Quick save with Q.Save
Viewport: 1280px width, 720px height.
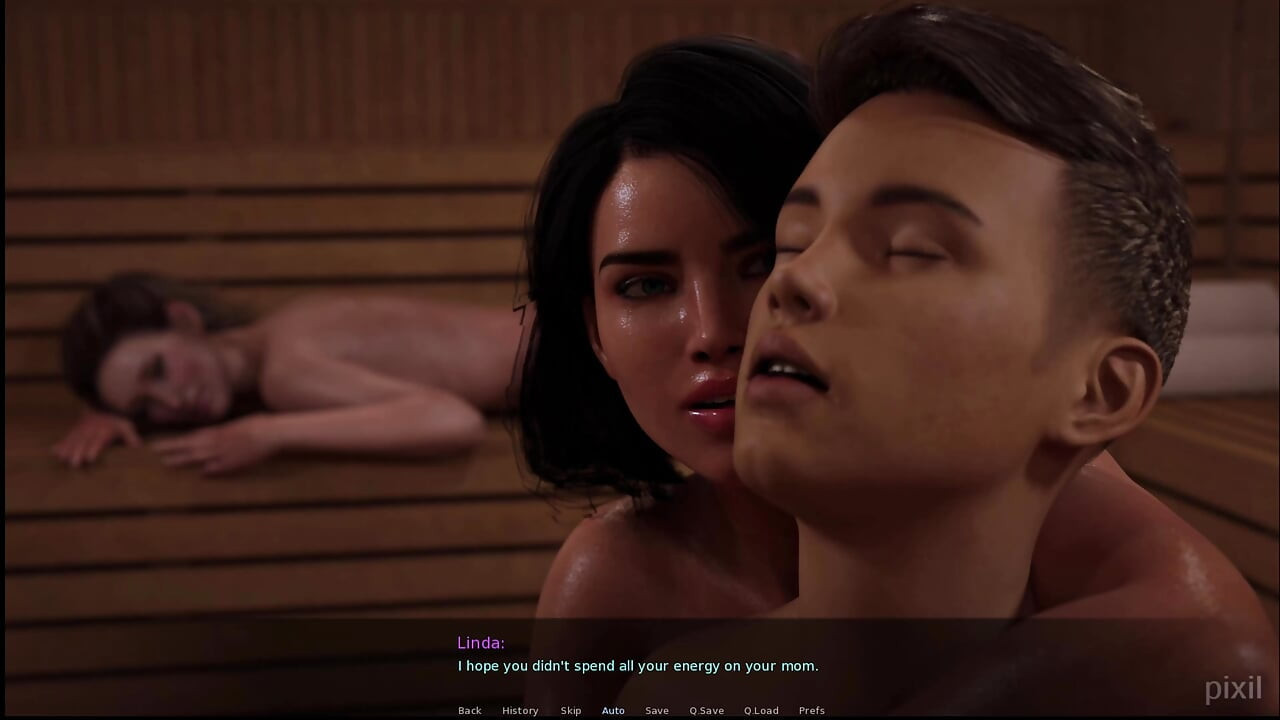(x=706, y=711)
